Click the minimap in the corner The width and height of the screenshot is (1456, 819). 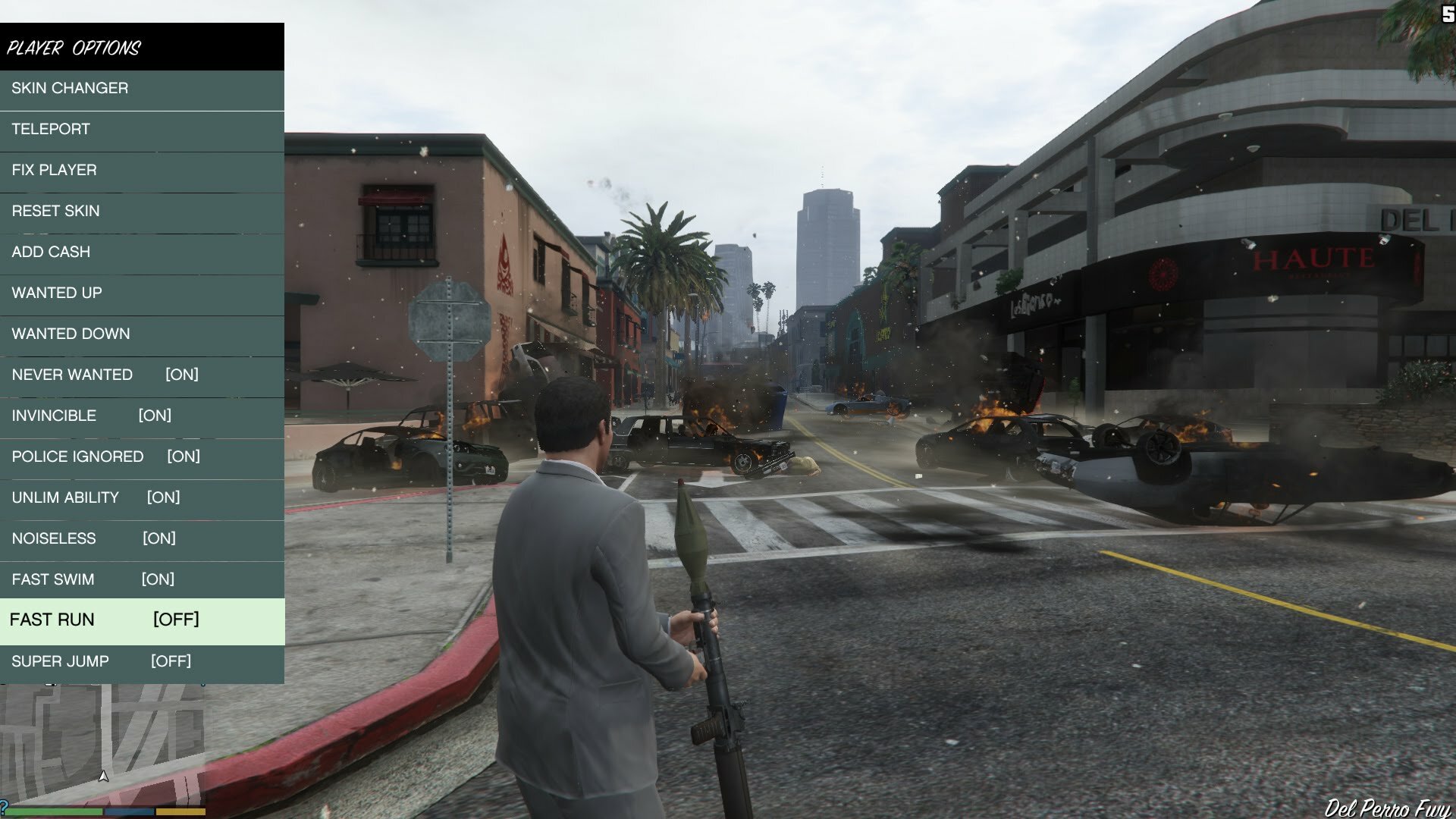click(102, 743)
